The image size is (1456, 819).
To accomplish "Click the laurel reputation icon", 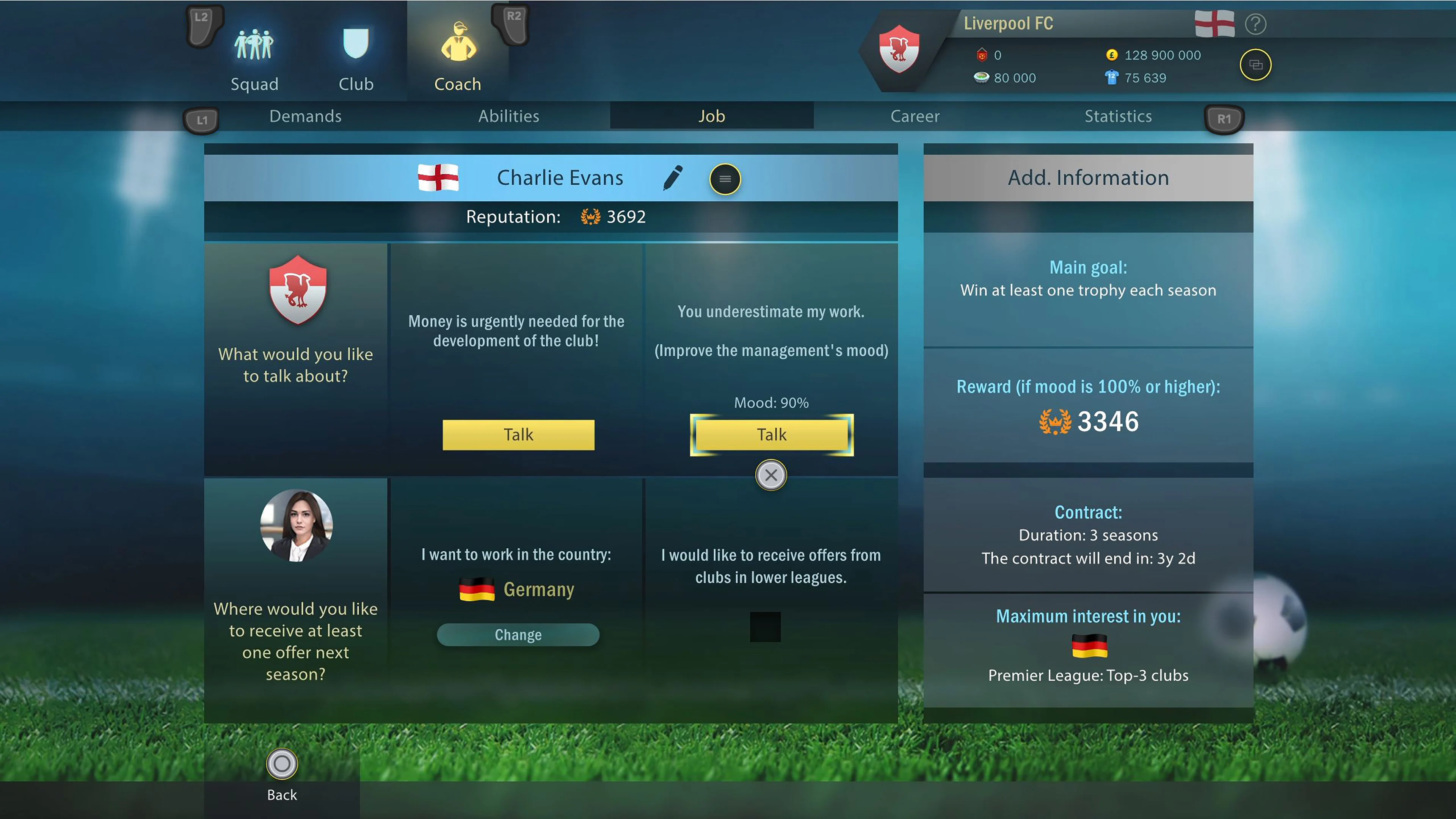I will (x=590, y=217).
